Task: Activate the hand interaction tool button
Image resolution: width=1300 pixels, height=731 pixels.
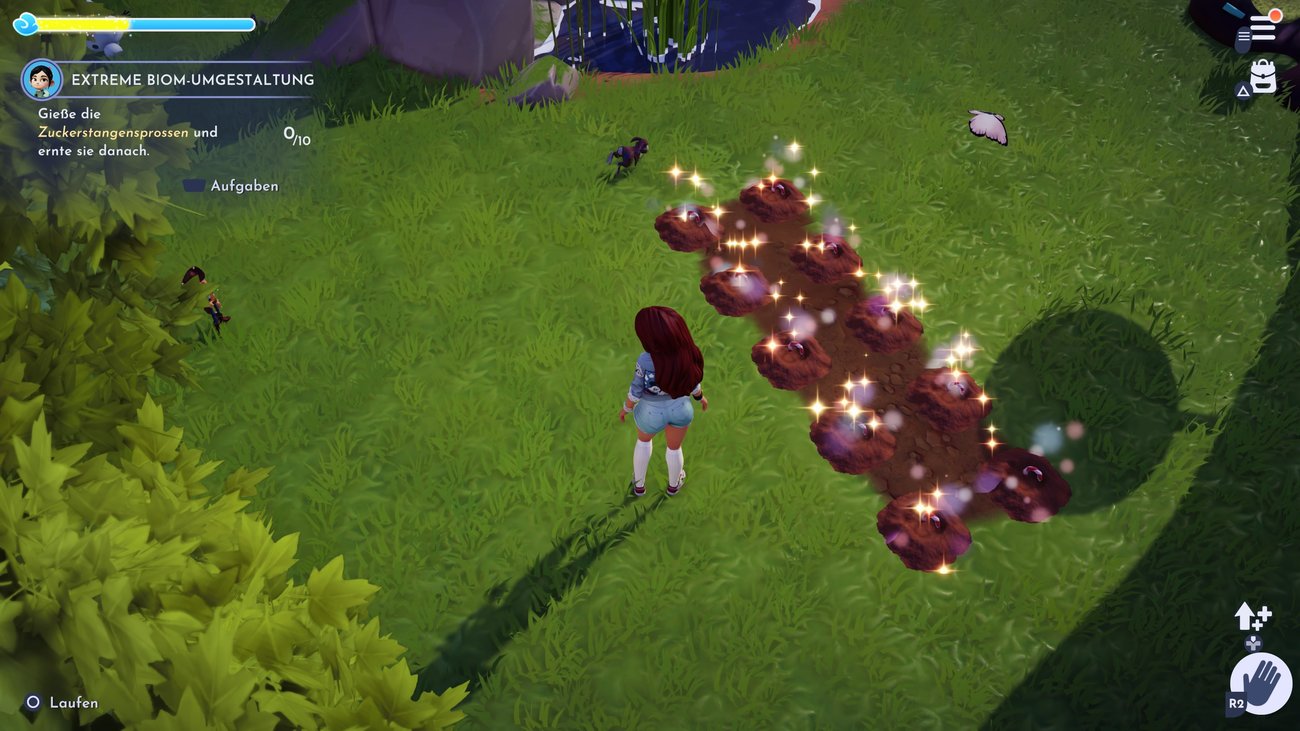Action: [1260, 685]
